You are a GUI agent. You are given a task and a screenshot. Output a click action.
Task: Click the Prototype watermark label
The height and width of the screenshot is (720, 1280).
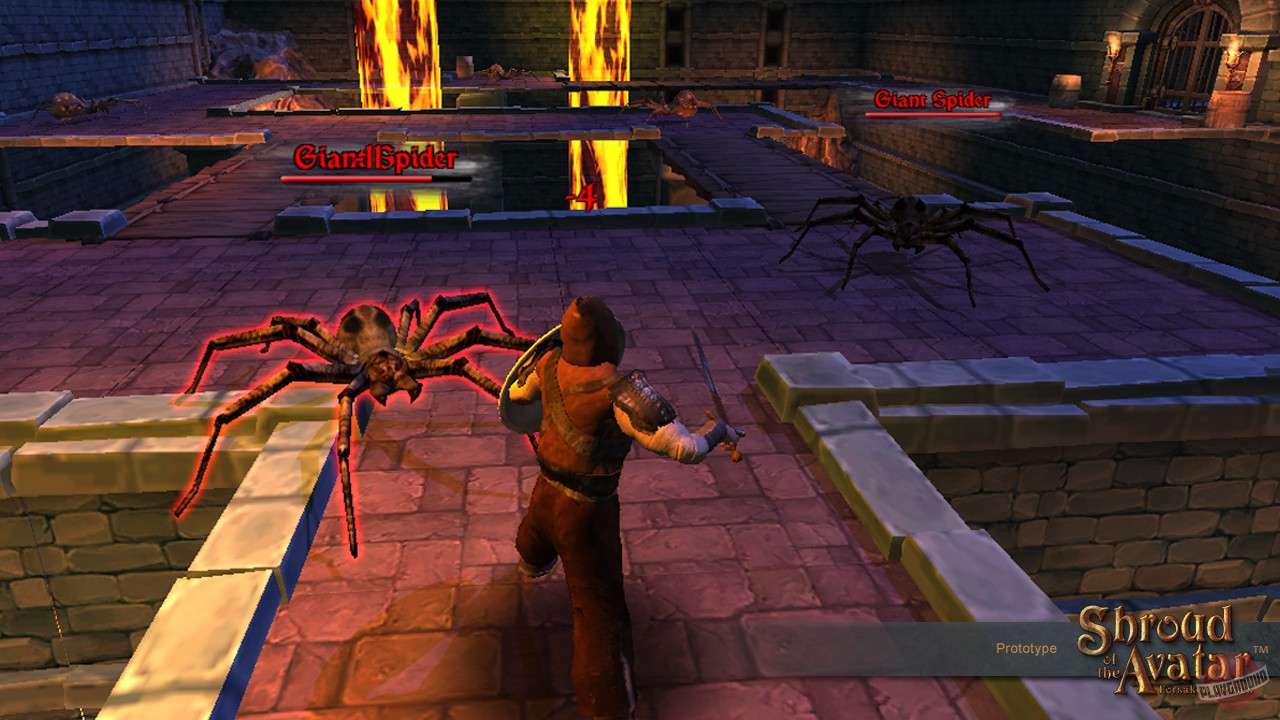click(x=1025, y=648)
